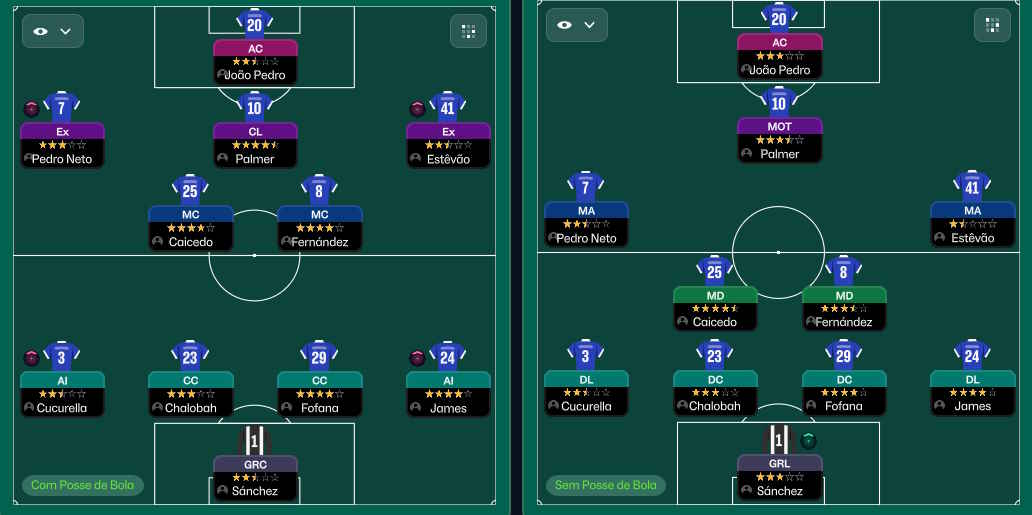This screenshot has height=515, width=1032.
Task: Click the Com Posse de Bola label
Action: tap(83, 486)
